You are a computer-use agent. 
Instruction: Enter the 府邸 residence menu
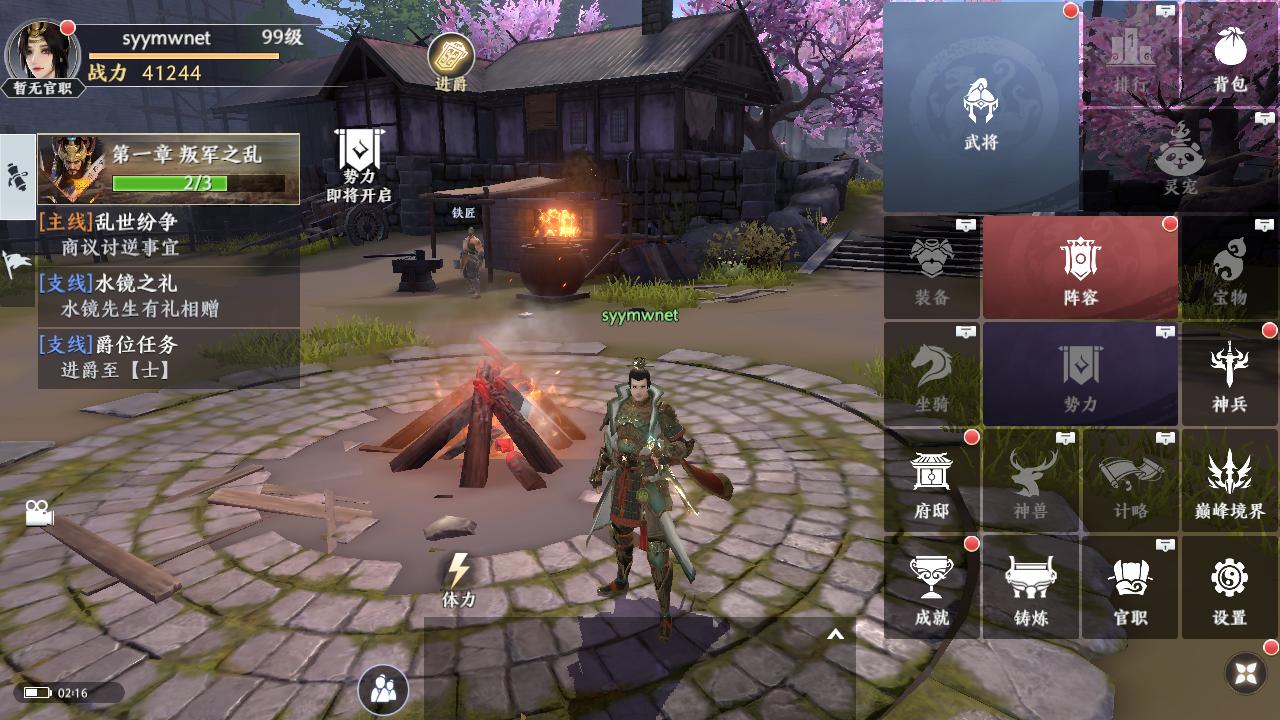point(931,482)
